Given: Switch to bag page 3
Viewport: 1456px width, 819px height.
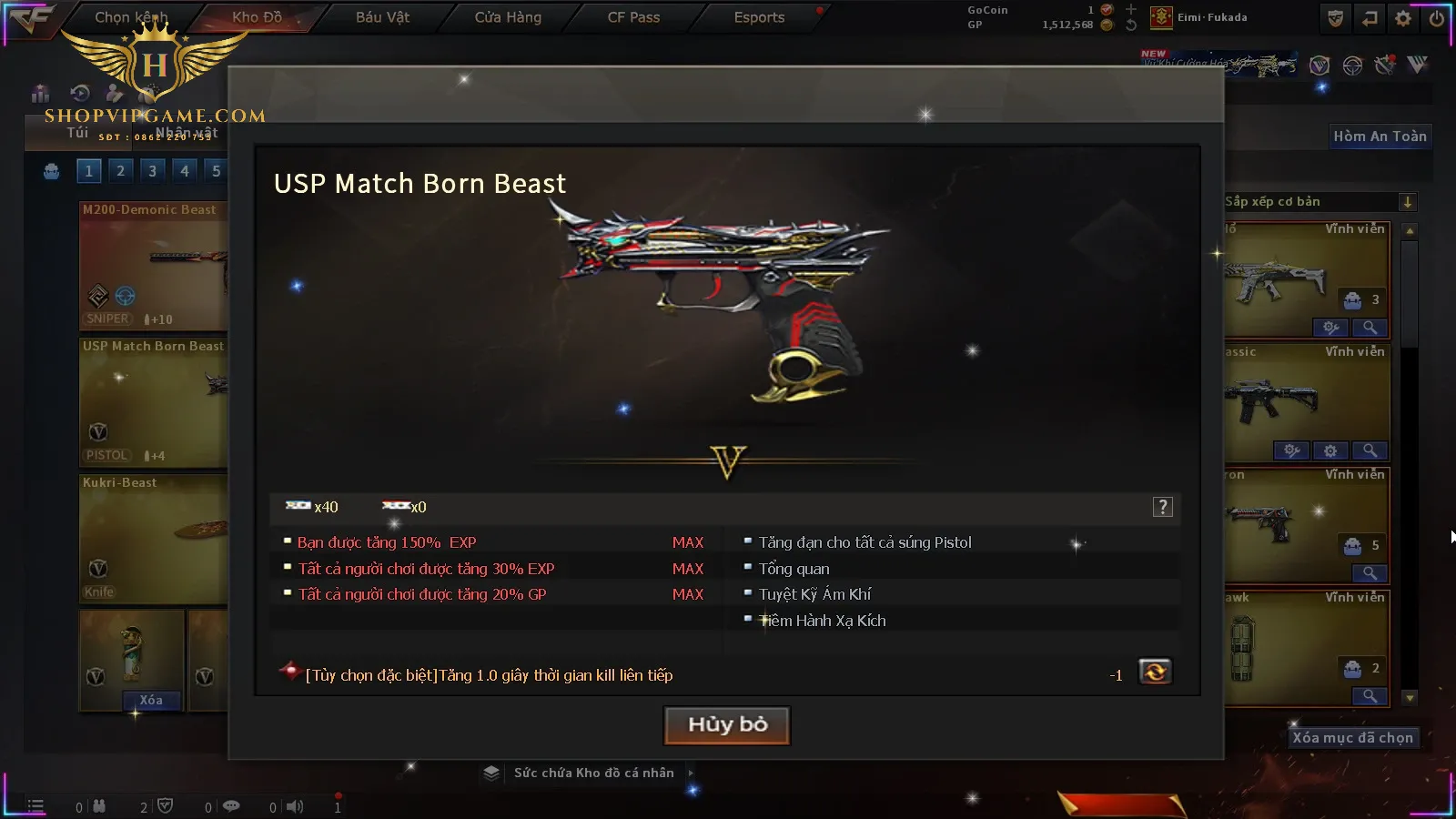Looking at the screenshot, I should click(152, 171).
